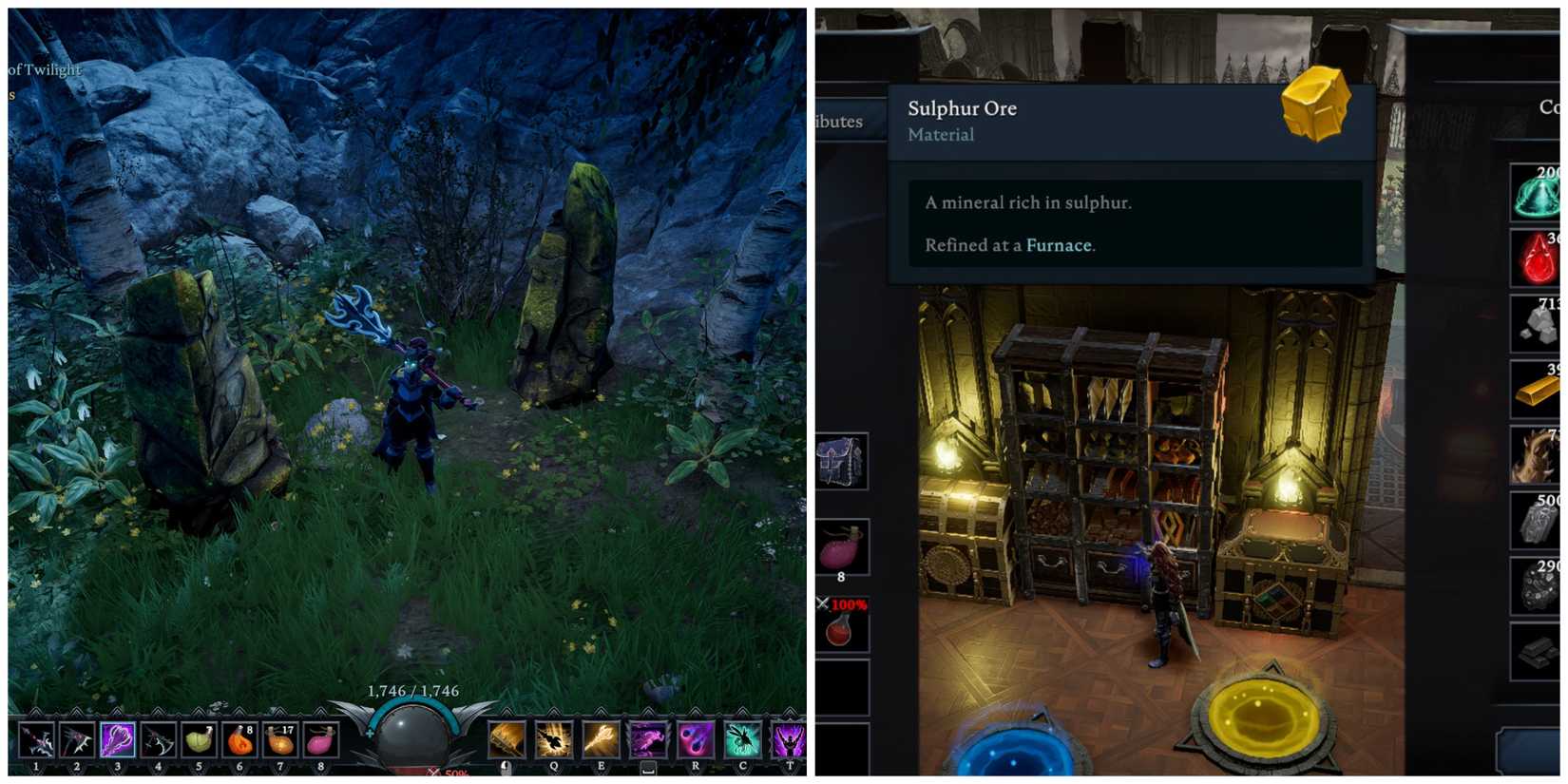Open the Furnace link in the tooltip

[x=1058, y=245]
